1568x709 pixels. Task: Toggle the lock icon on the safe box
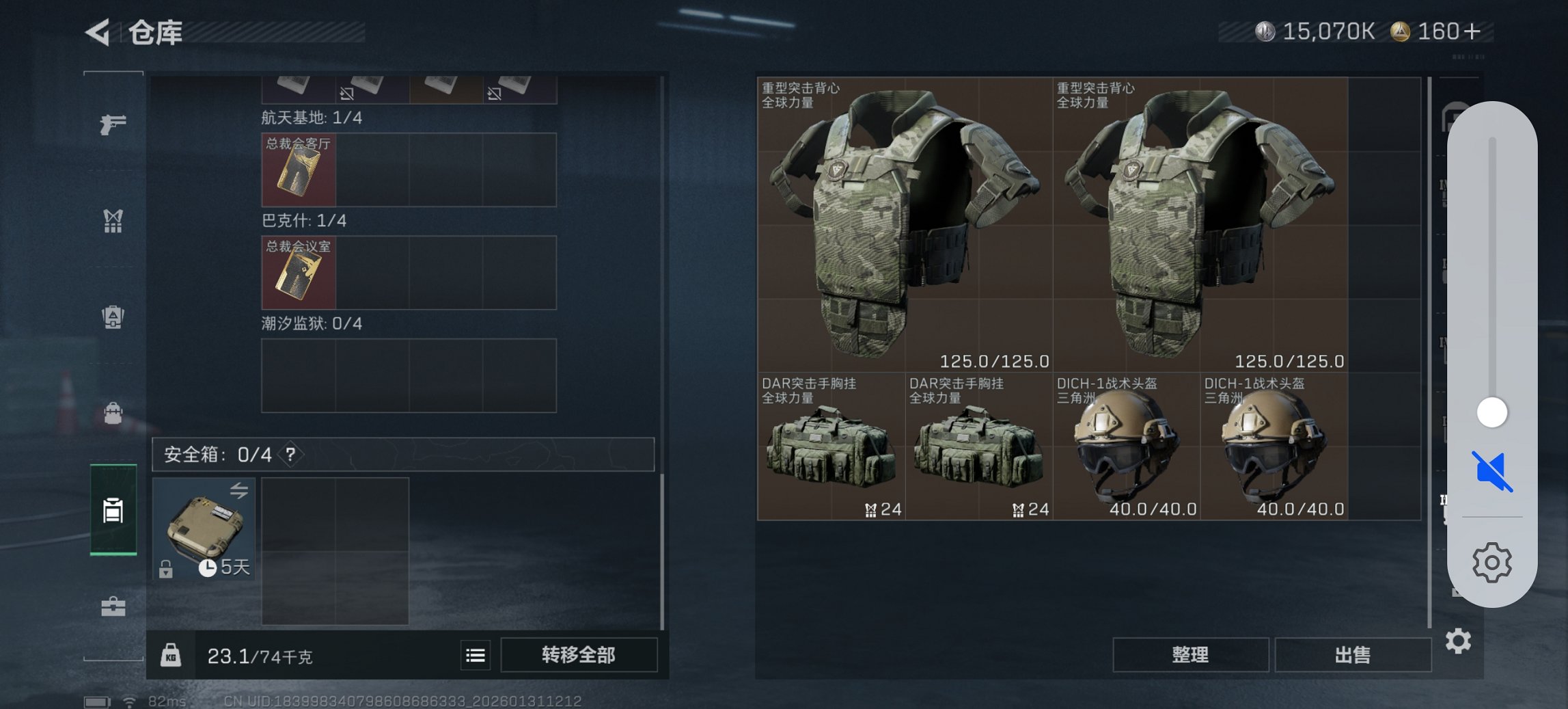(166, 567)
